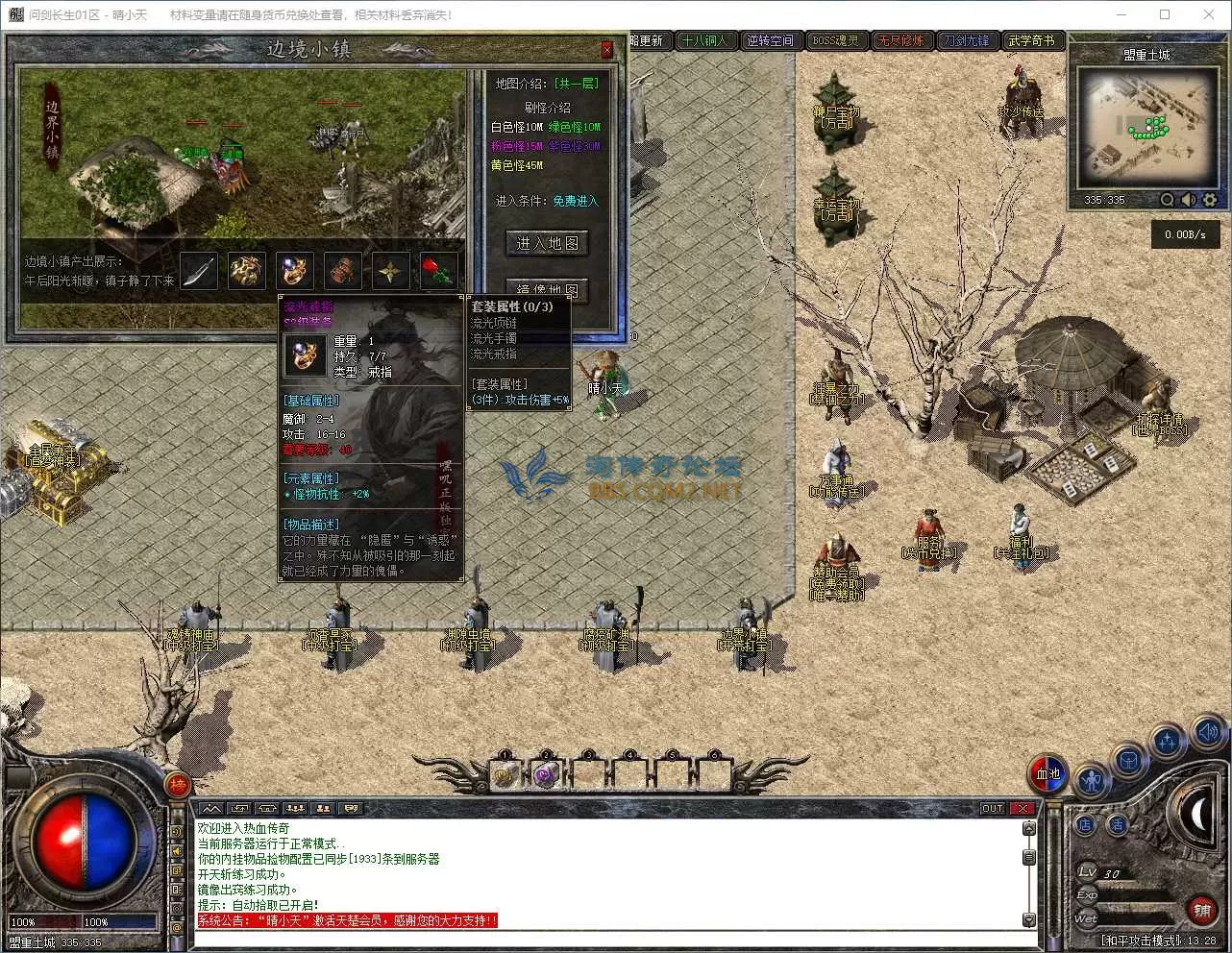Use the item in hotbar slot 1
Viewport: 1232px width, 953px height.
505,774
